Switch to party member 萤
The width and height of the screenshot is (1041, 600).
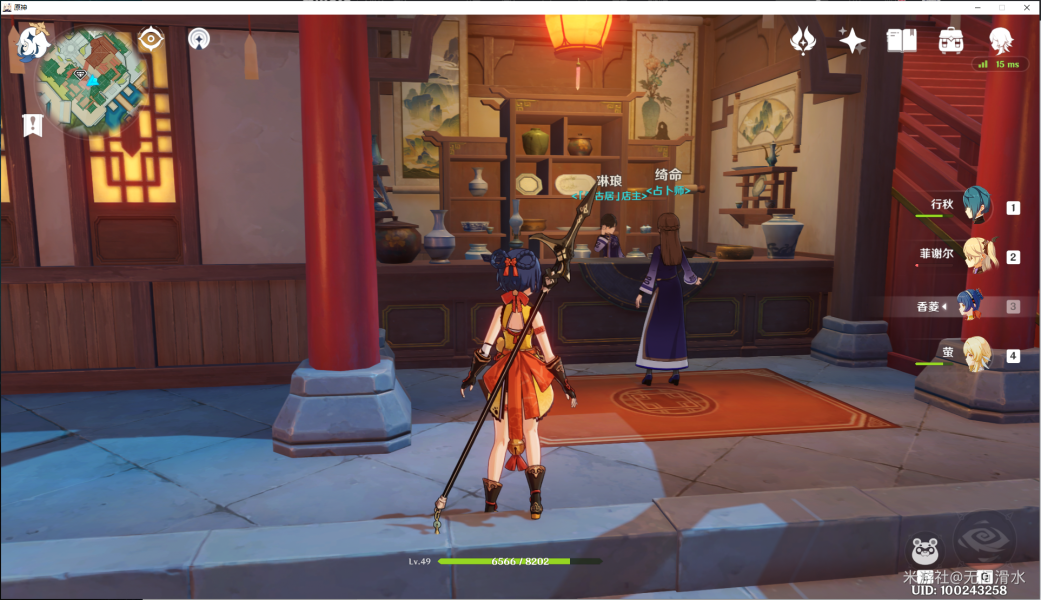977,353
